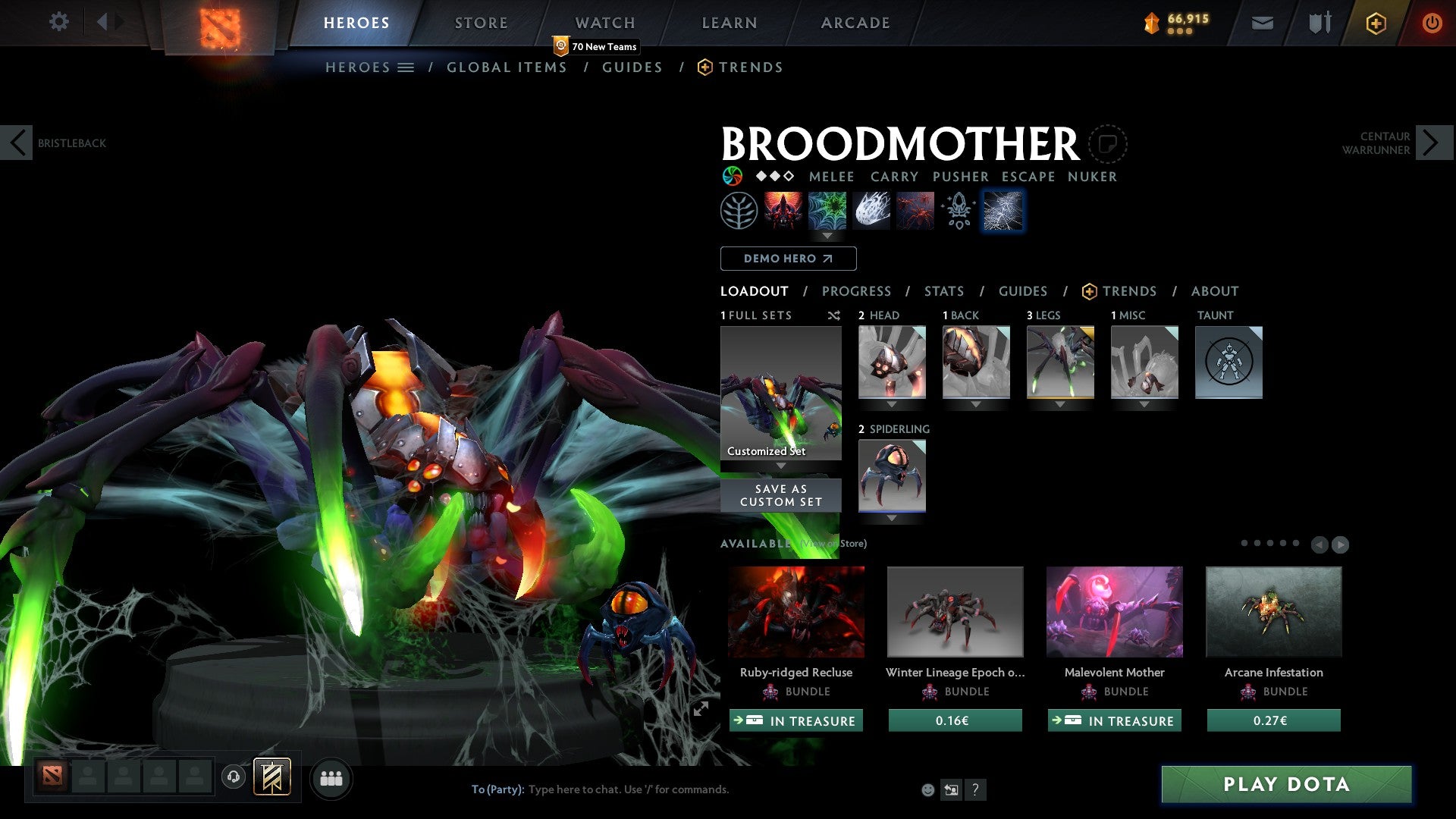Open the ARCADE menu item
The width and height of the screenshot is (1456, 819).
[855, 23]
